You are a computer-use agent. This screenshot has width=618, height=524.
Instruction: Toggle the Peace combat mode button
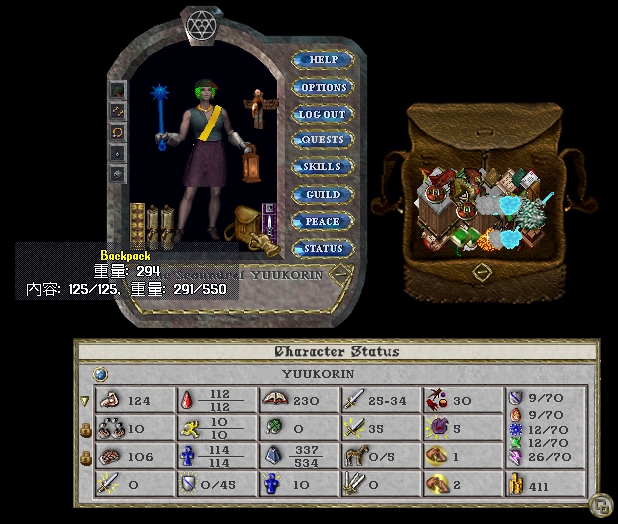[323, 221]
